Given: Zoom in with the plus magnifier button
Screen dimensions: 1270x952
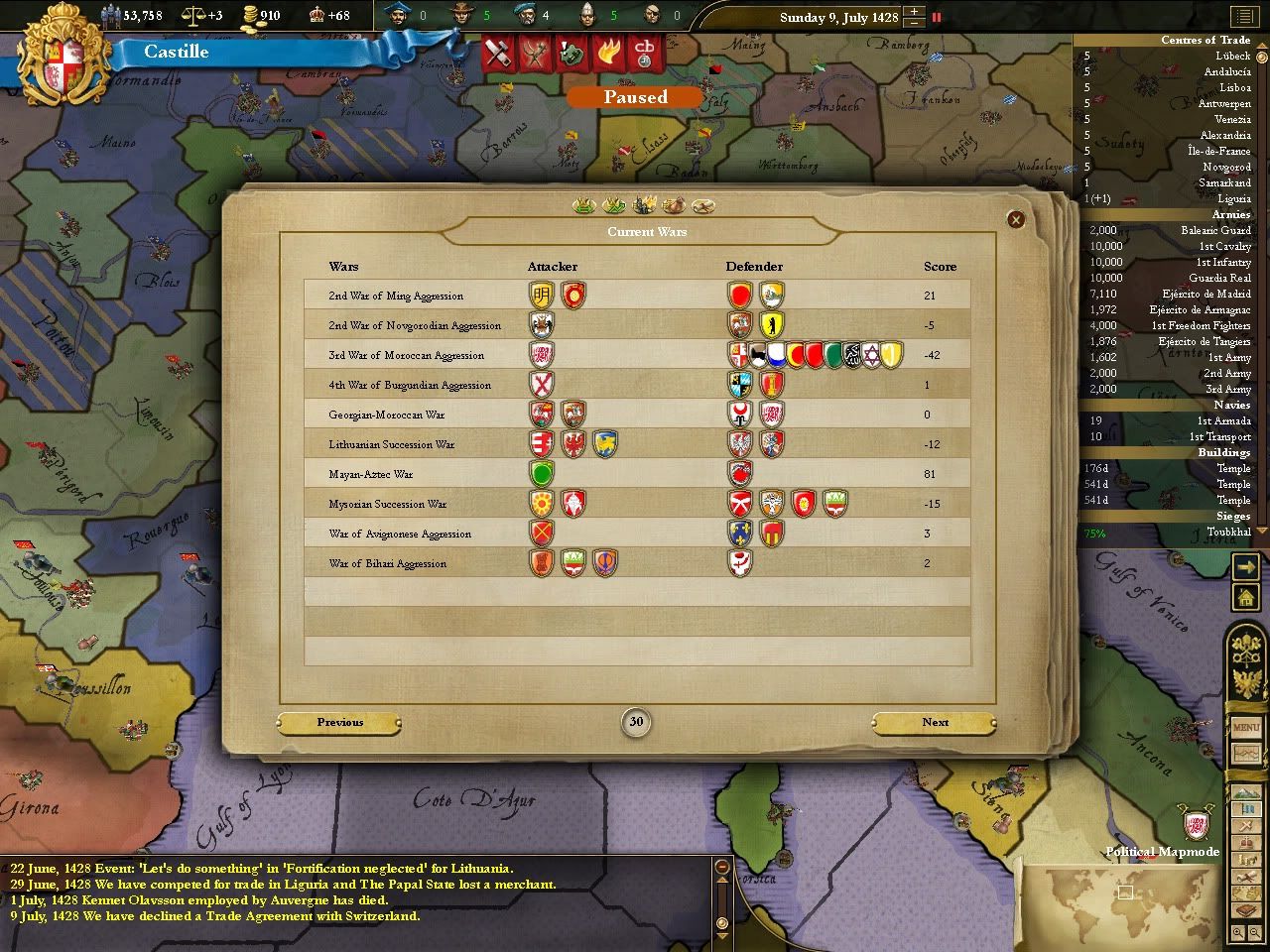Looking at the screenshot, I should (x=1240, y=933).
